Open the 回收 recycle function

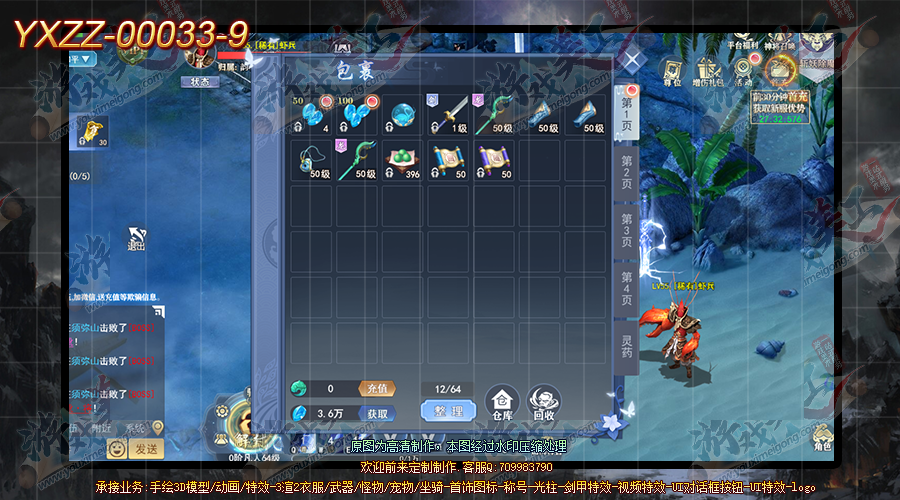(x=543, y=402)
